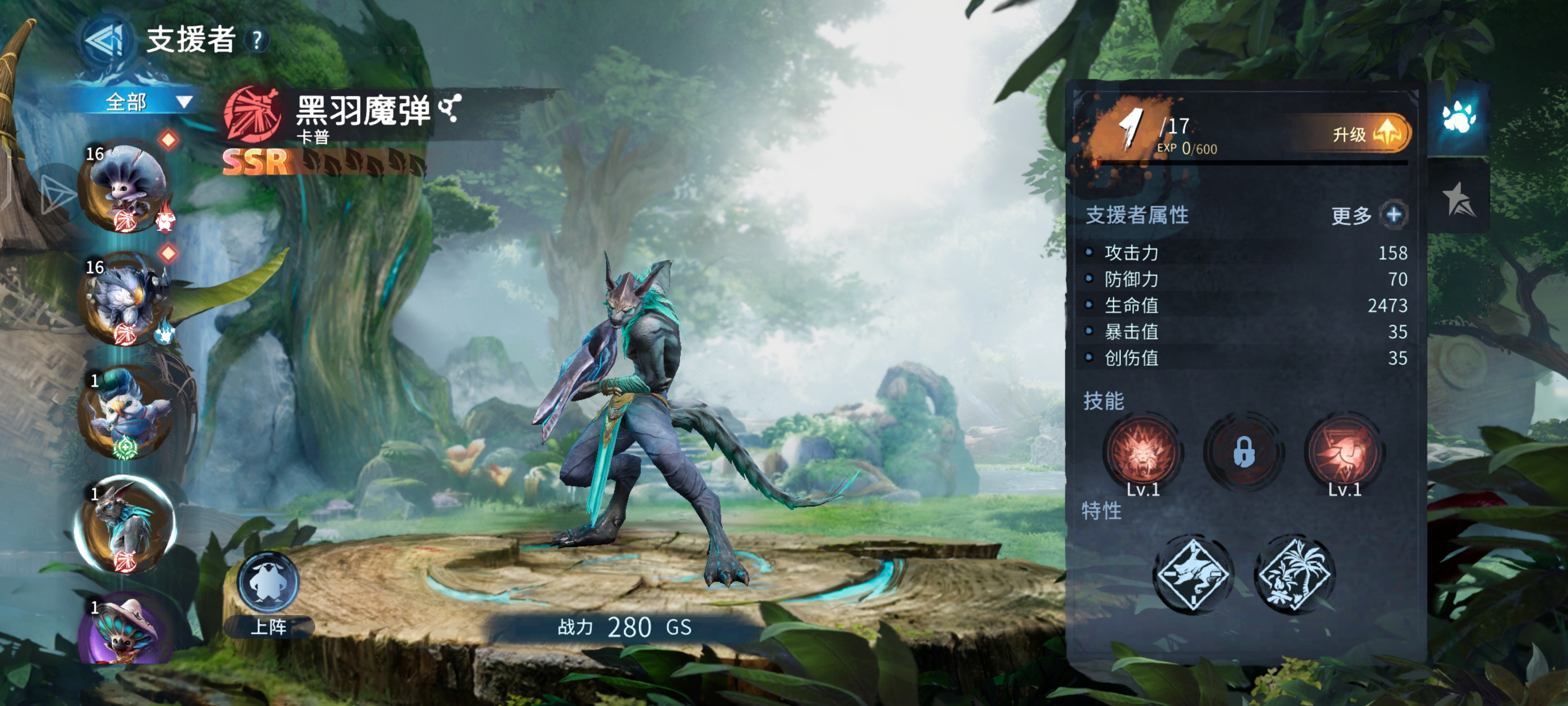Viewport: 1568px width, 706px height.
Task: Click the share icon beside 黑羽魔弹
Action: point(450,108)
